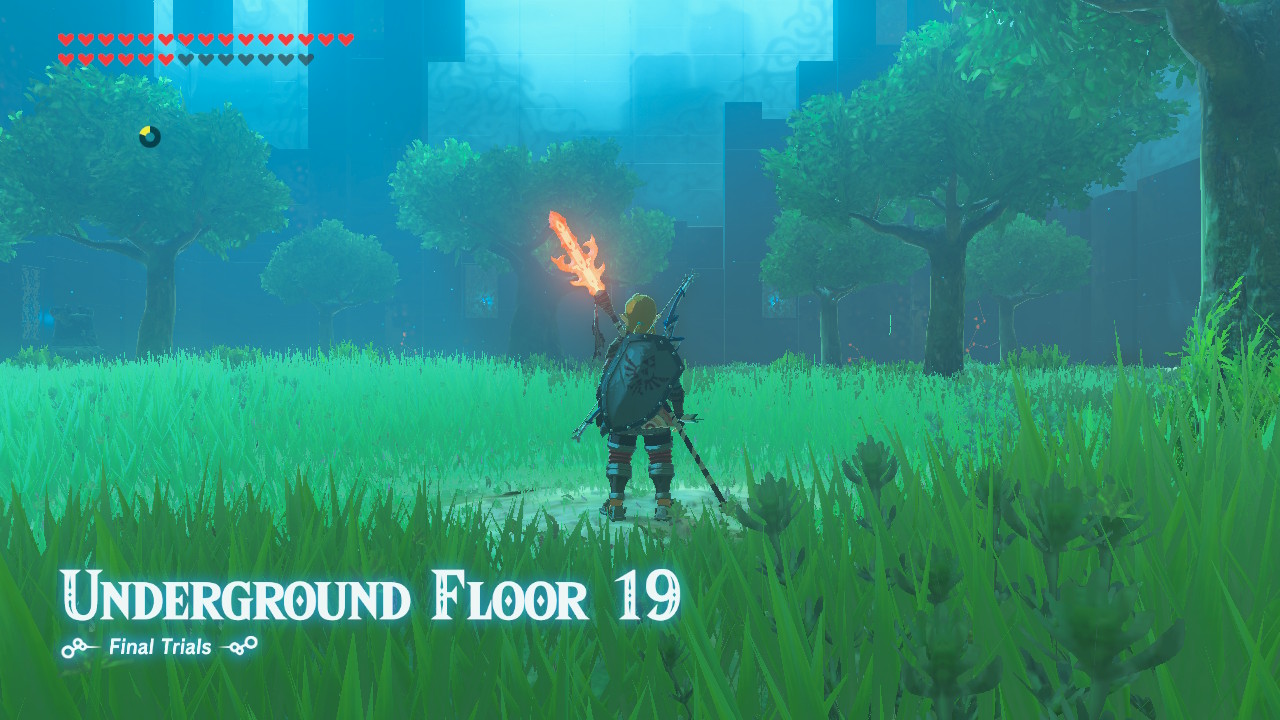This screenshot has width=1280, height=720.
Task: Click the first heart in the second row
Action: click(64, 58)
